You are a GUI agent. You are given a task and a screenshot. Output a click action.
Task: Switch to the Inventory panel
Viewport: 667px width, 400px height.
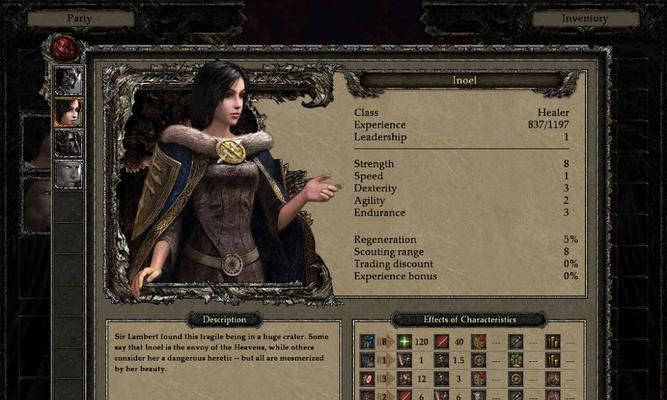pyautogui.click(x=585, y=18)
